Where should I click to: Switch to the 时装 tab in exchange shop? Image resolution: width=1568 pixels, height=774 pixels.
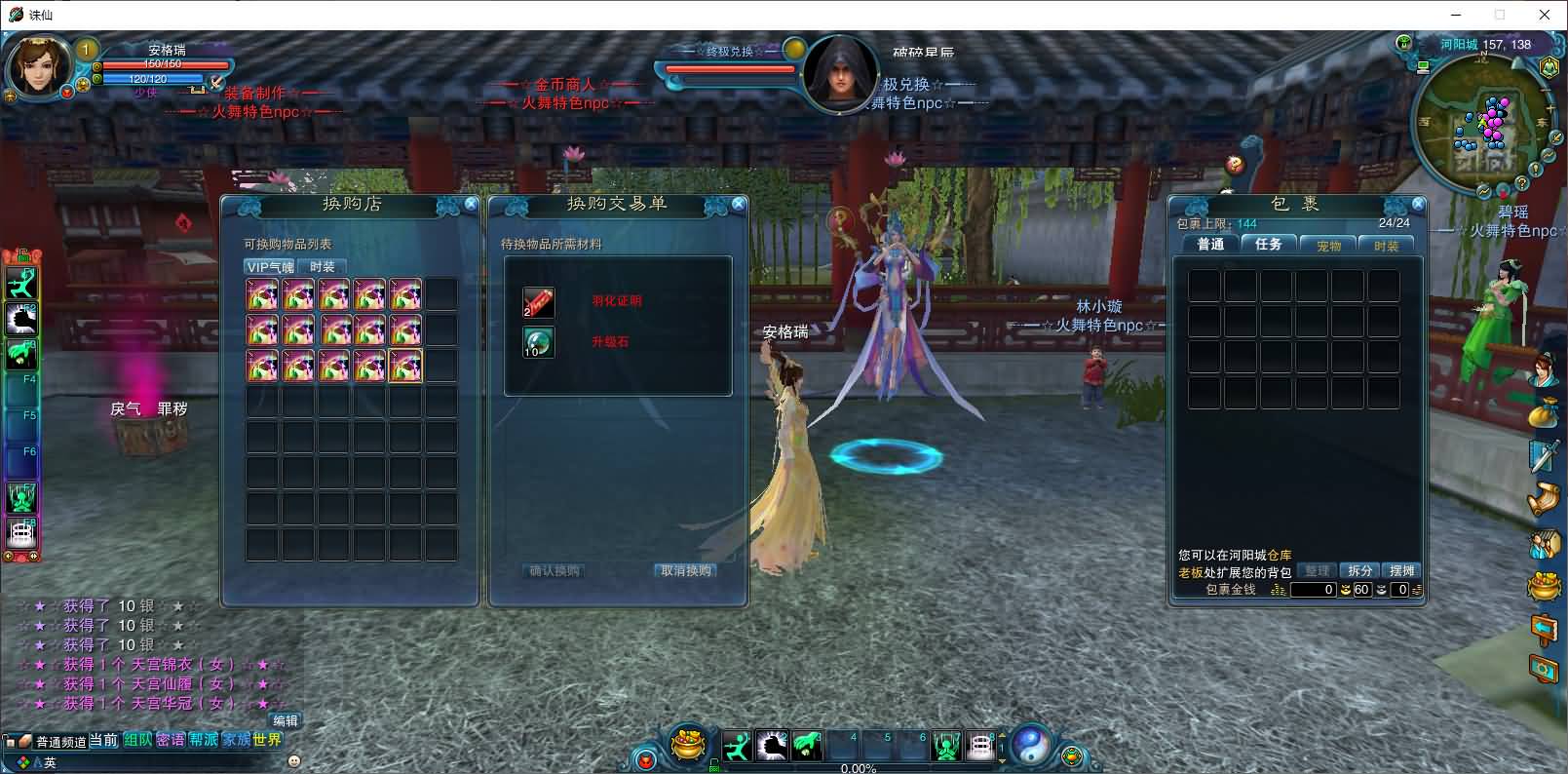[x=323, y=267]
